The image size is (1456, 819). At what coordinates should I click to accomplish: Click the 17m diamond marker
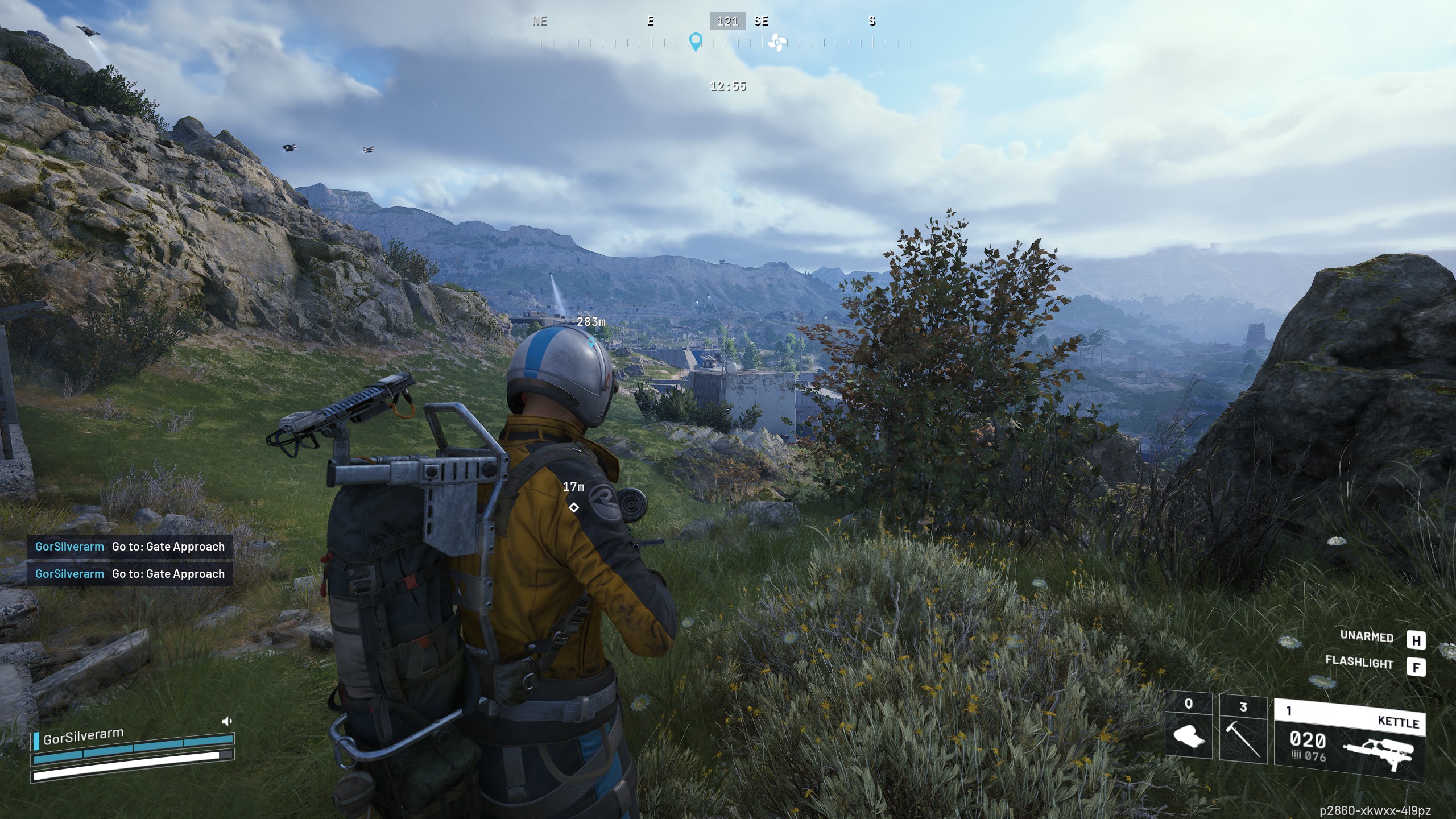(574, 507)
